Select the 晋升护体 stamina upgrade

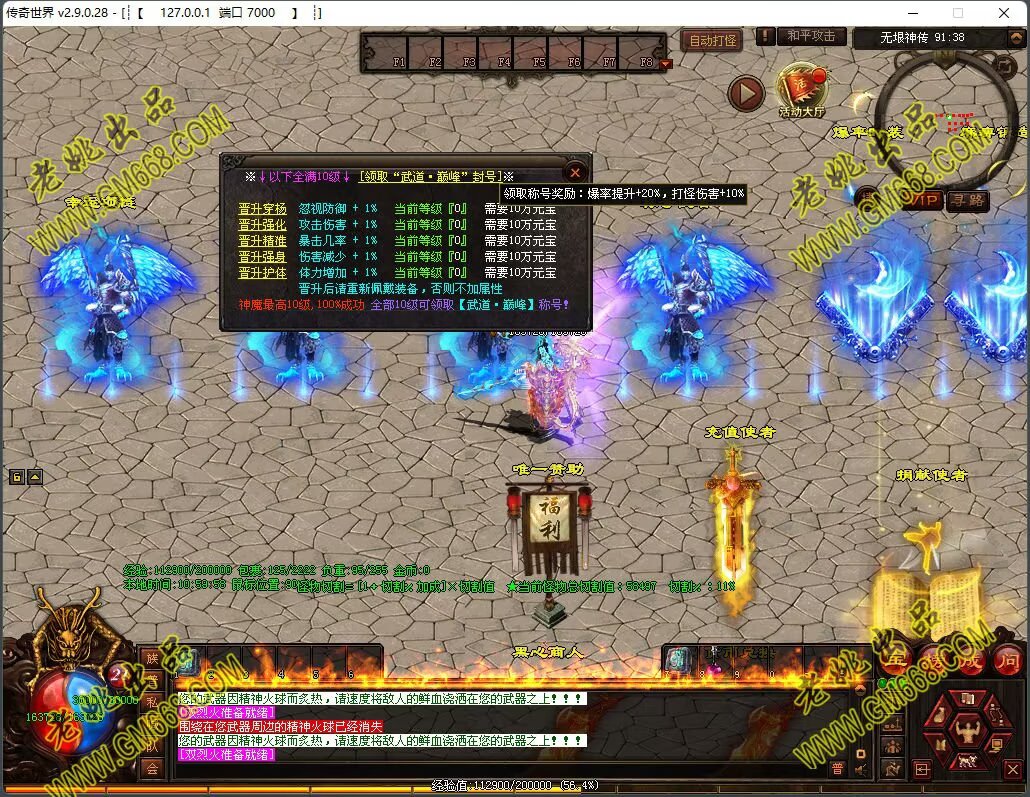pyautogui.click(x=262, y=272)
